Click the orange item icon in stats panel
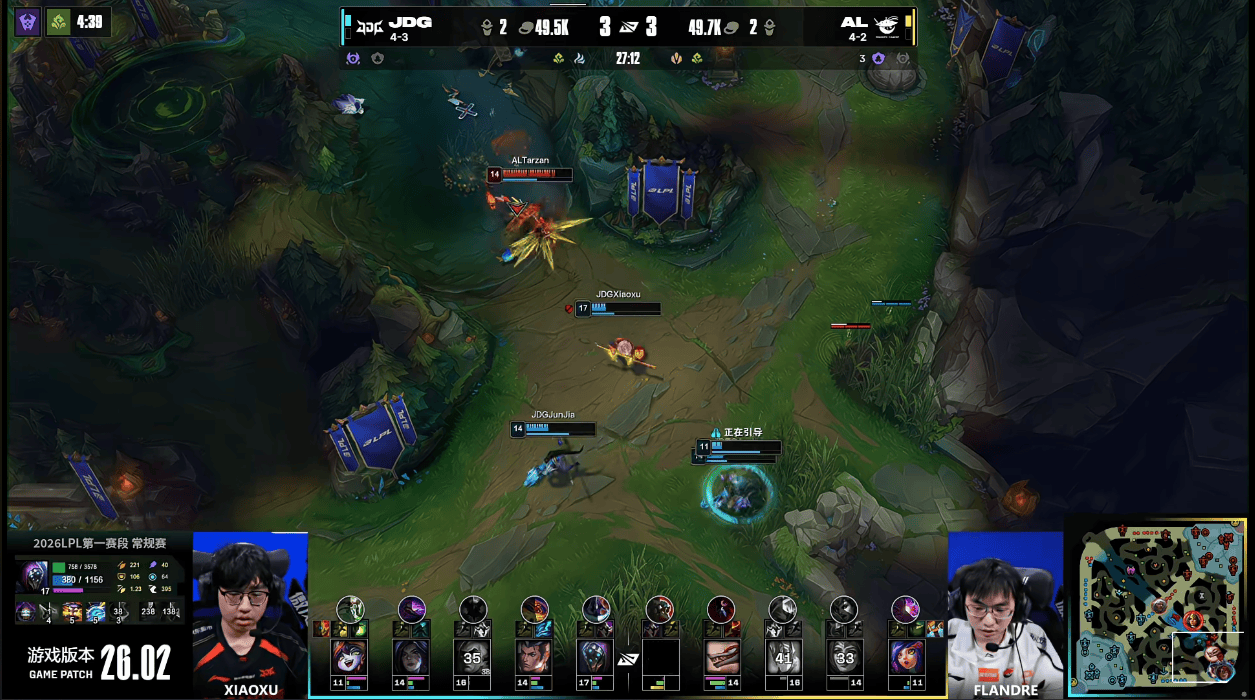This screenshot has width=1255, height=700. 71,610
